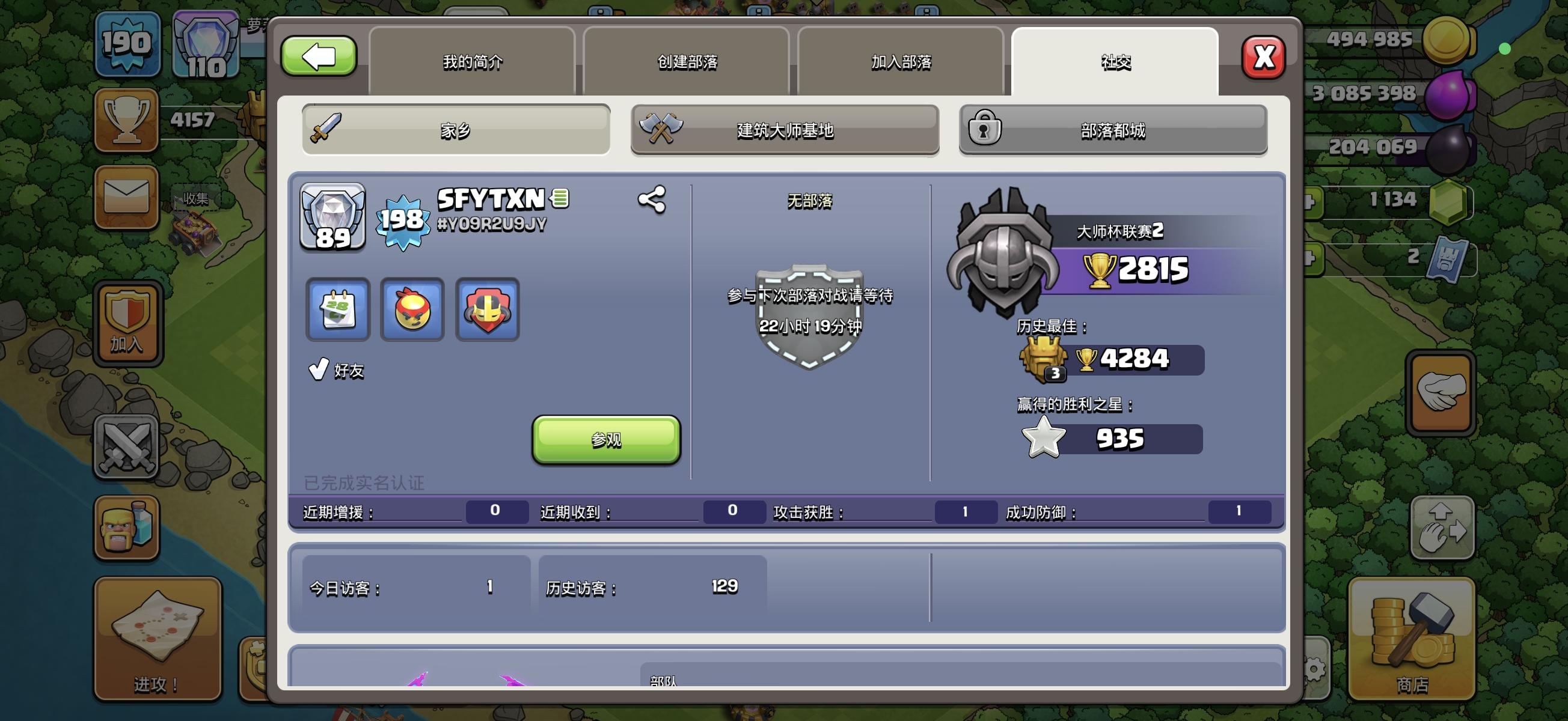1568x721 pixels.
Task: Click the profile share icon
Action: 651,199
